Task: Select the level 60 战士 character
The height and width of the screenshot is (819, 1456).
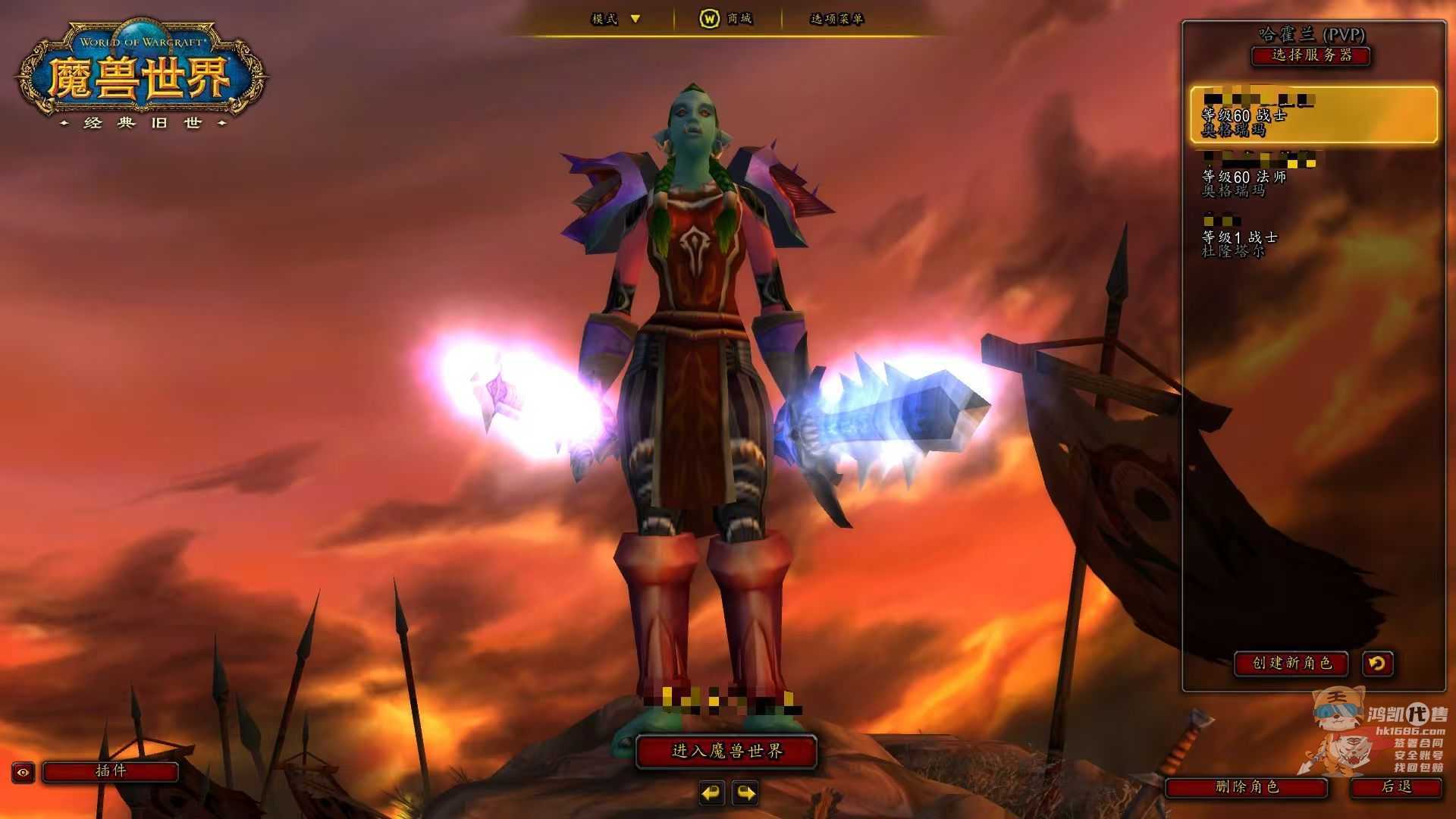Action: (1313, 115)
